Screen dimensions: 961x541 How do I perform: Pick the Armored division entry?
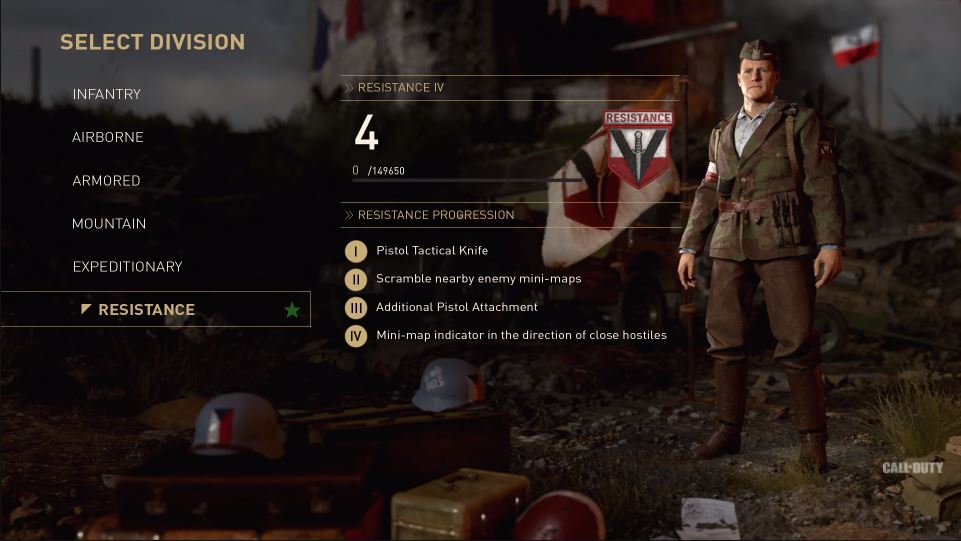[x=106, y=181]
